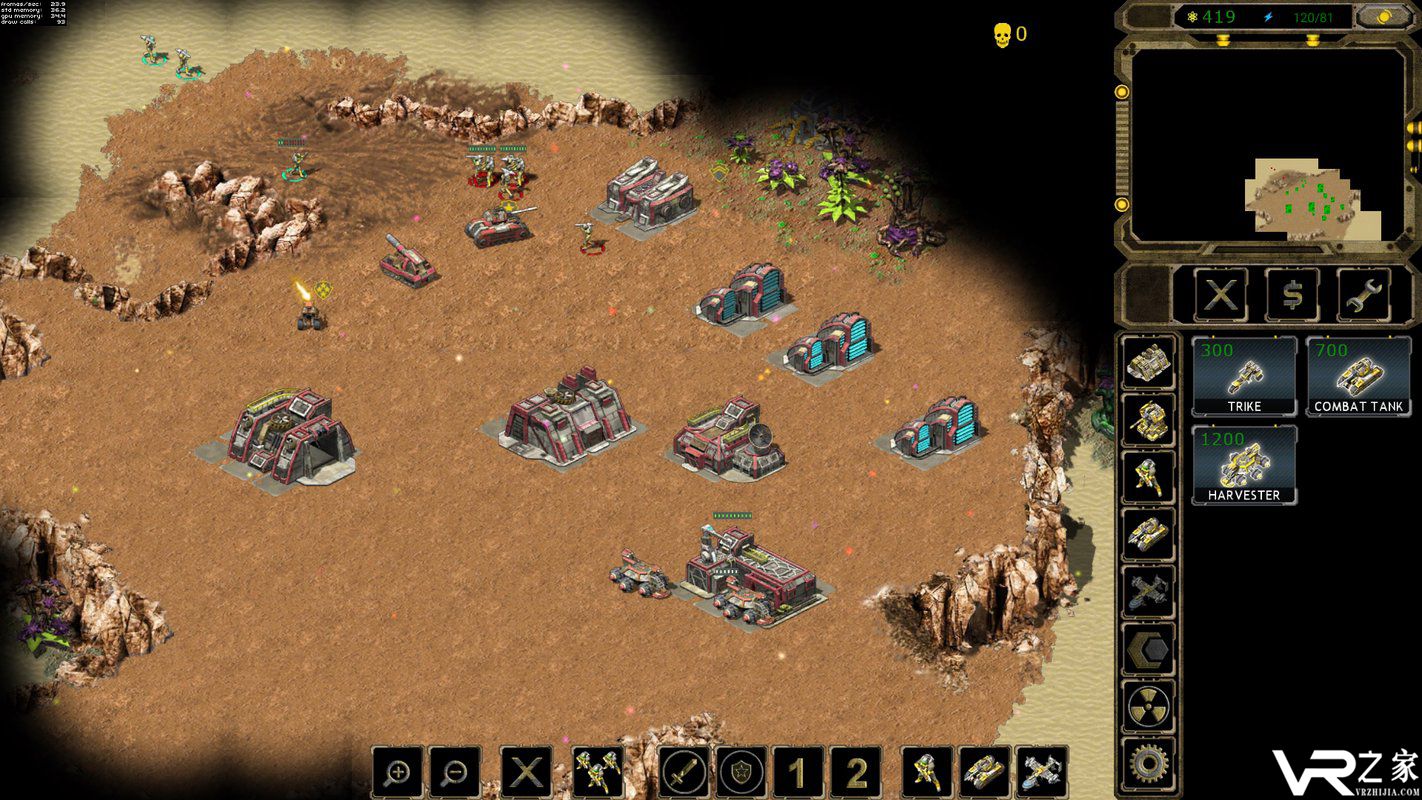Select control group 2
1422x800 pixels.
(856, 772)
